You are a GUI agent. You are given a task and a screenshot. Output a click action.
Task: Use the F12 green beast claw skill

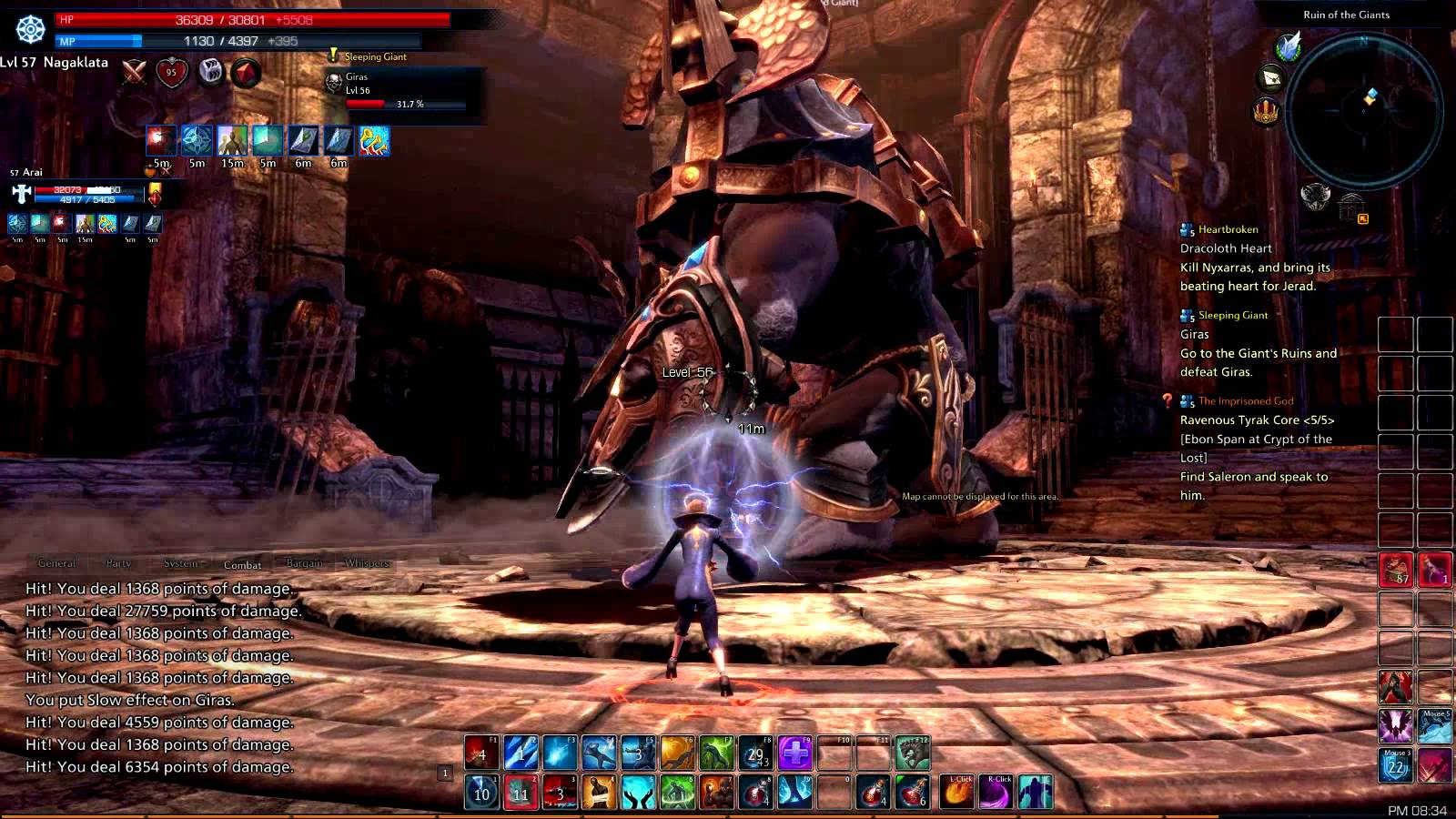913,753
